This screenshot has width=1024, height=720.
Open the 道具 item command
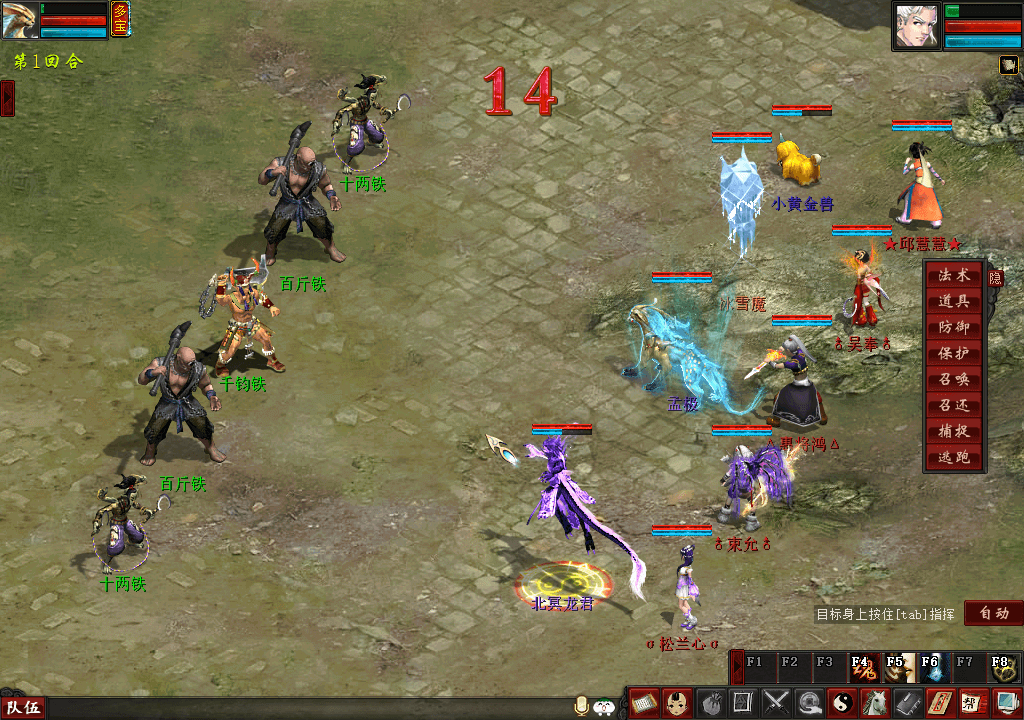tap(953, 301)
